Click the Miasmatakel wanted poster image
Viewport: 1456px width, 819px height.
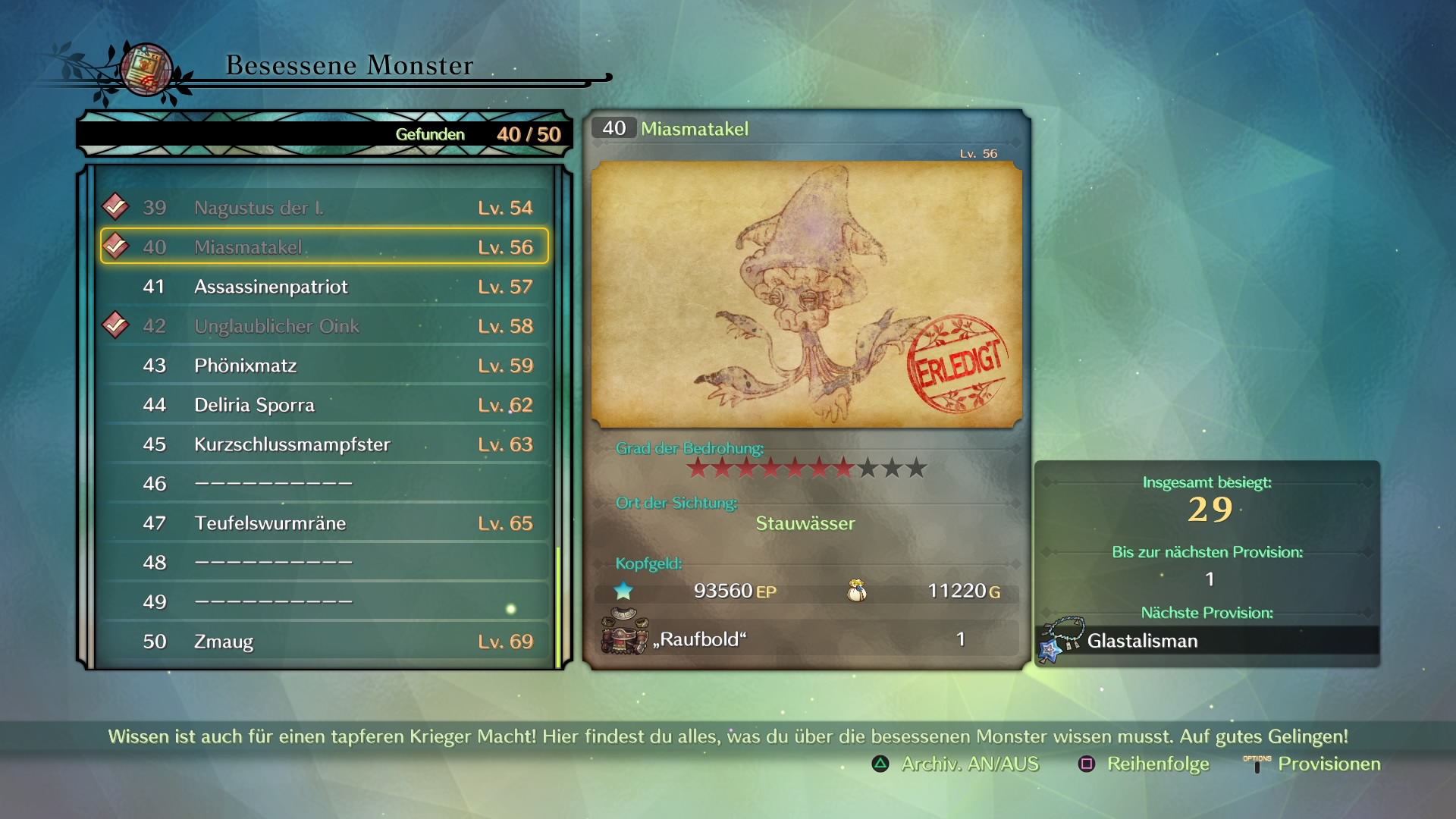coord(806,294)
